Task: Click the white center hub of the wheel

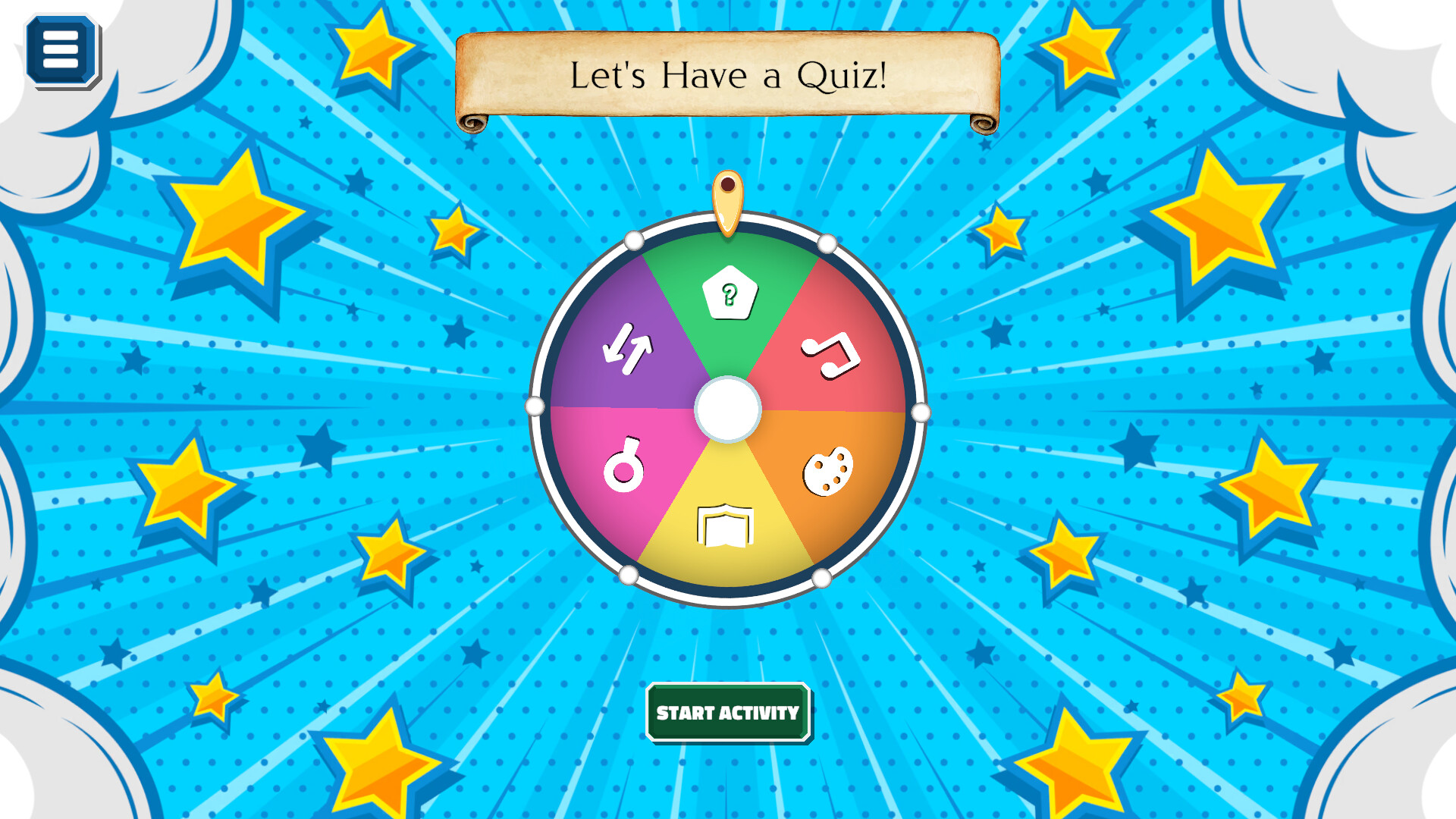Action: 729,409
